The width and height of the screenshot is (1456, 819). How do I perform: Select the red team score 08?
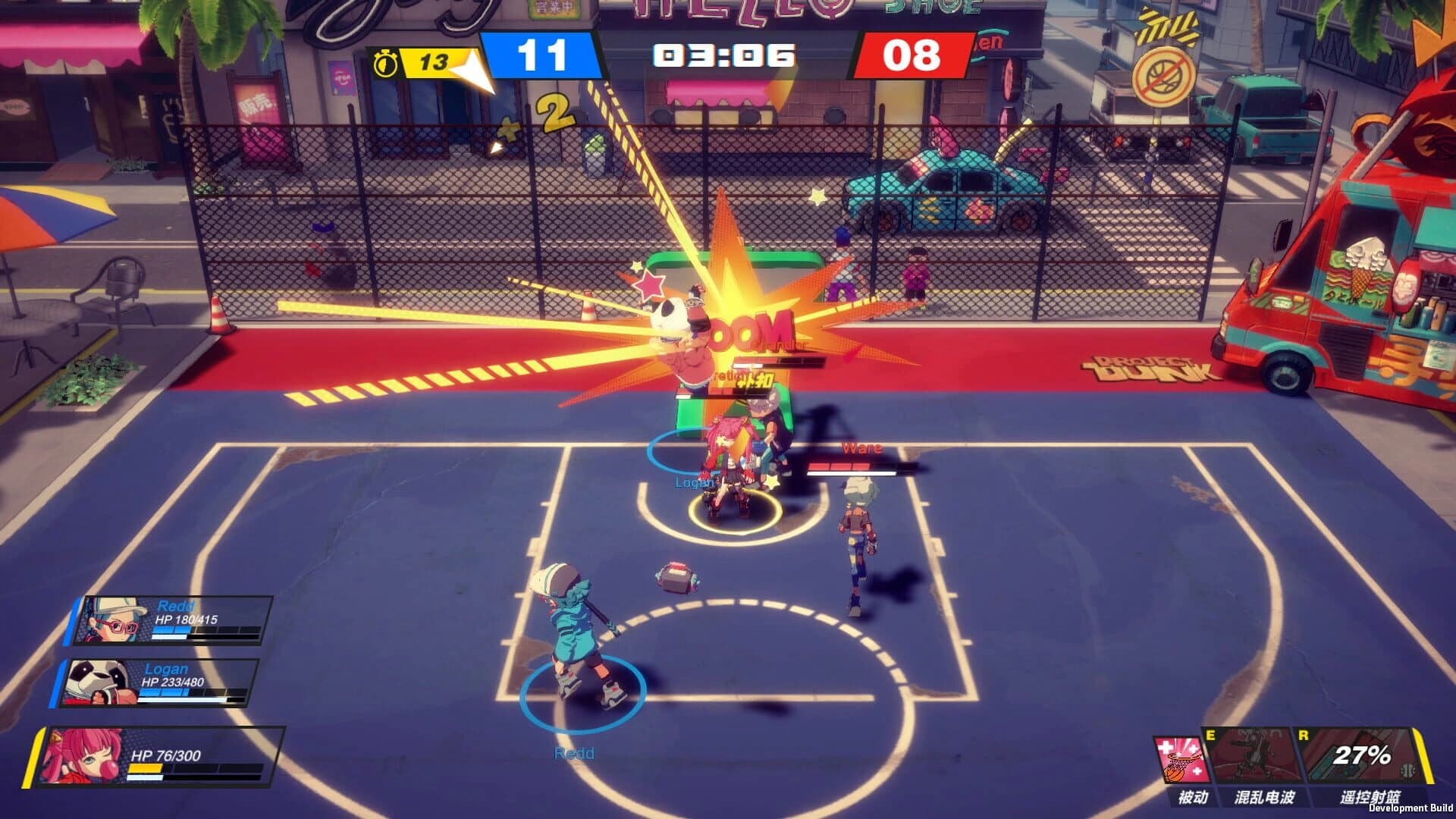point(912,55)
